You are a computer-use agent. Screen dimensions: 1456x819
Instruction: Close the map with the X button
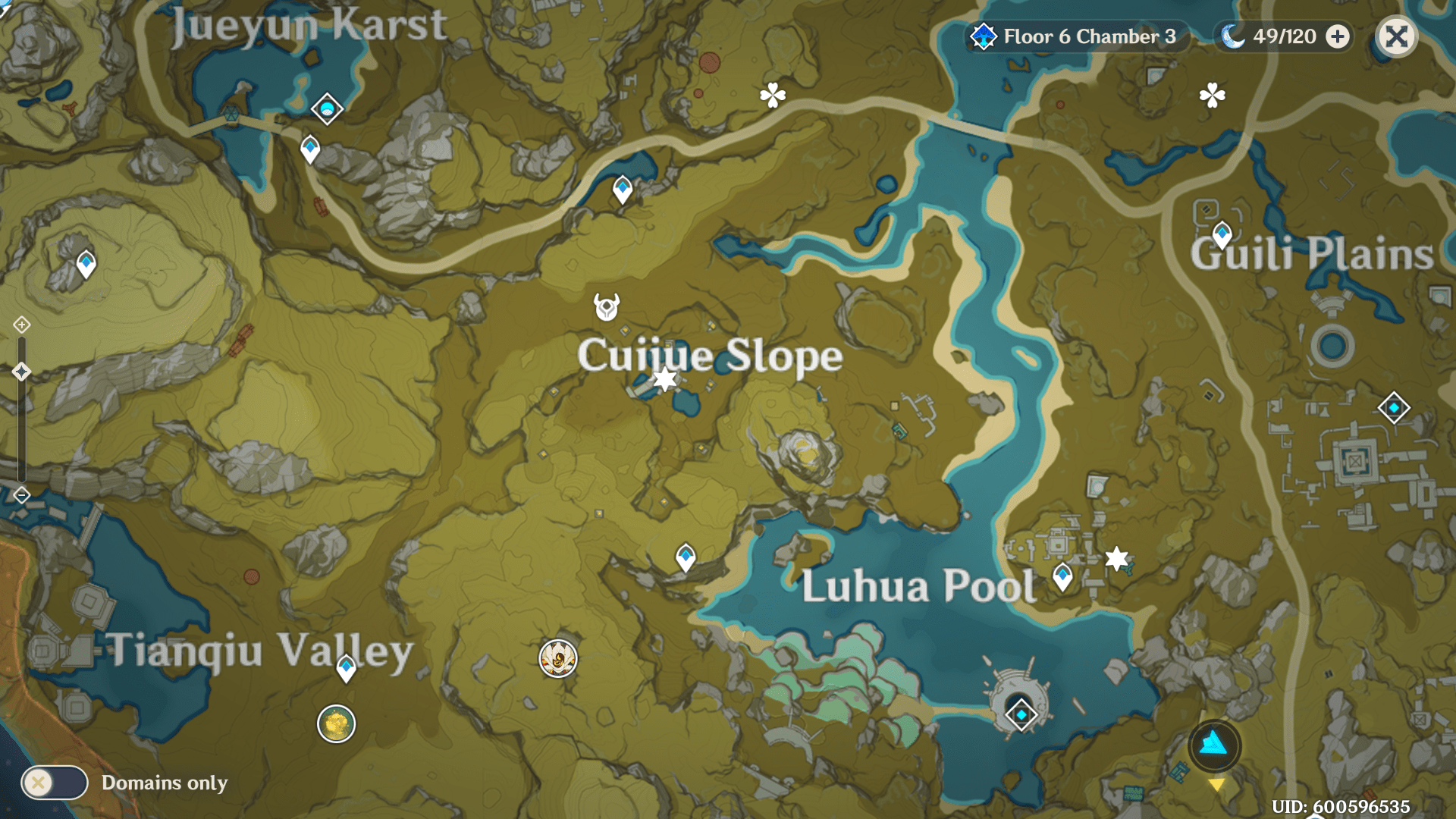(x=1397, y=36)
